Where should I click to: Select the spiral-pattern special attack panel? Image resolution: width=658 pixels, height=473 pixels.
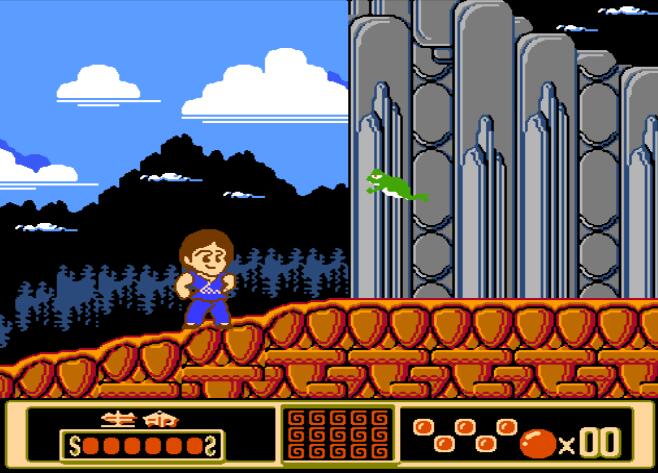(x=336, y=435)
